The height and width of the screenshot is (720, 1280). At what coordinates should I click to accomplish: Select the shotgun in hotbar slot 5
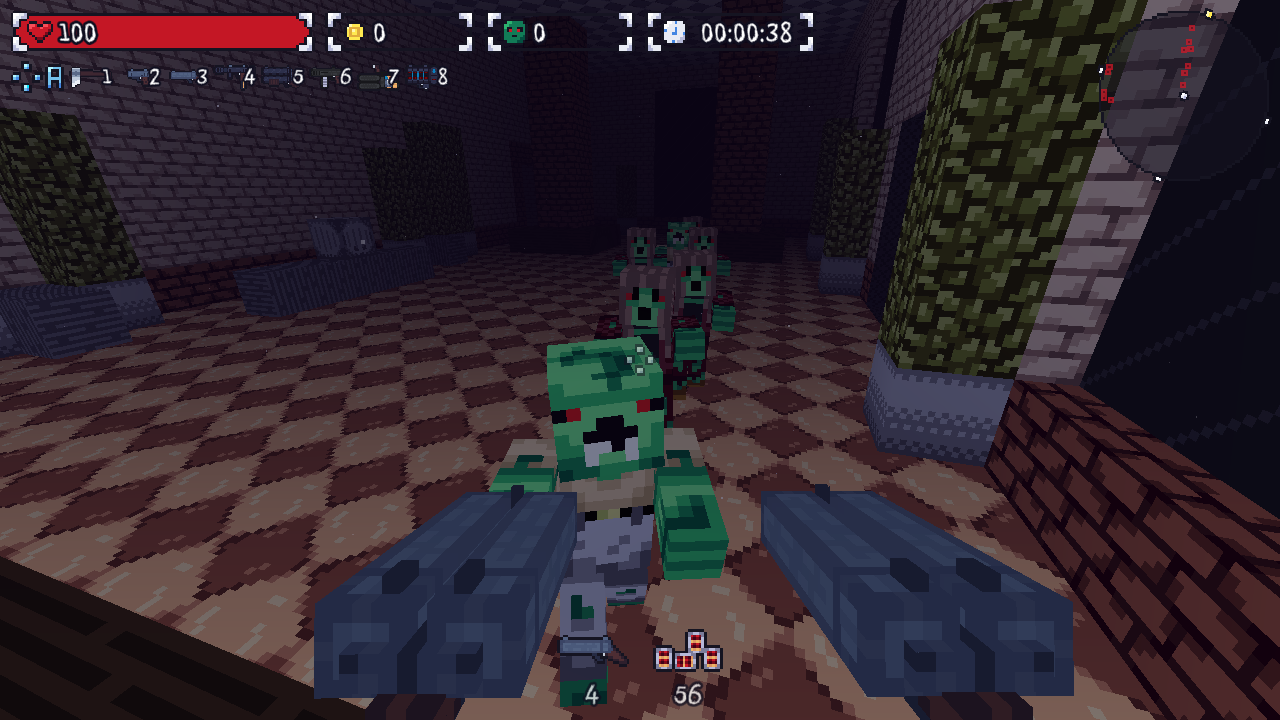click(x=277, y=76)
